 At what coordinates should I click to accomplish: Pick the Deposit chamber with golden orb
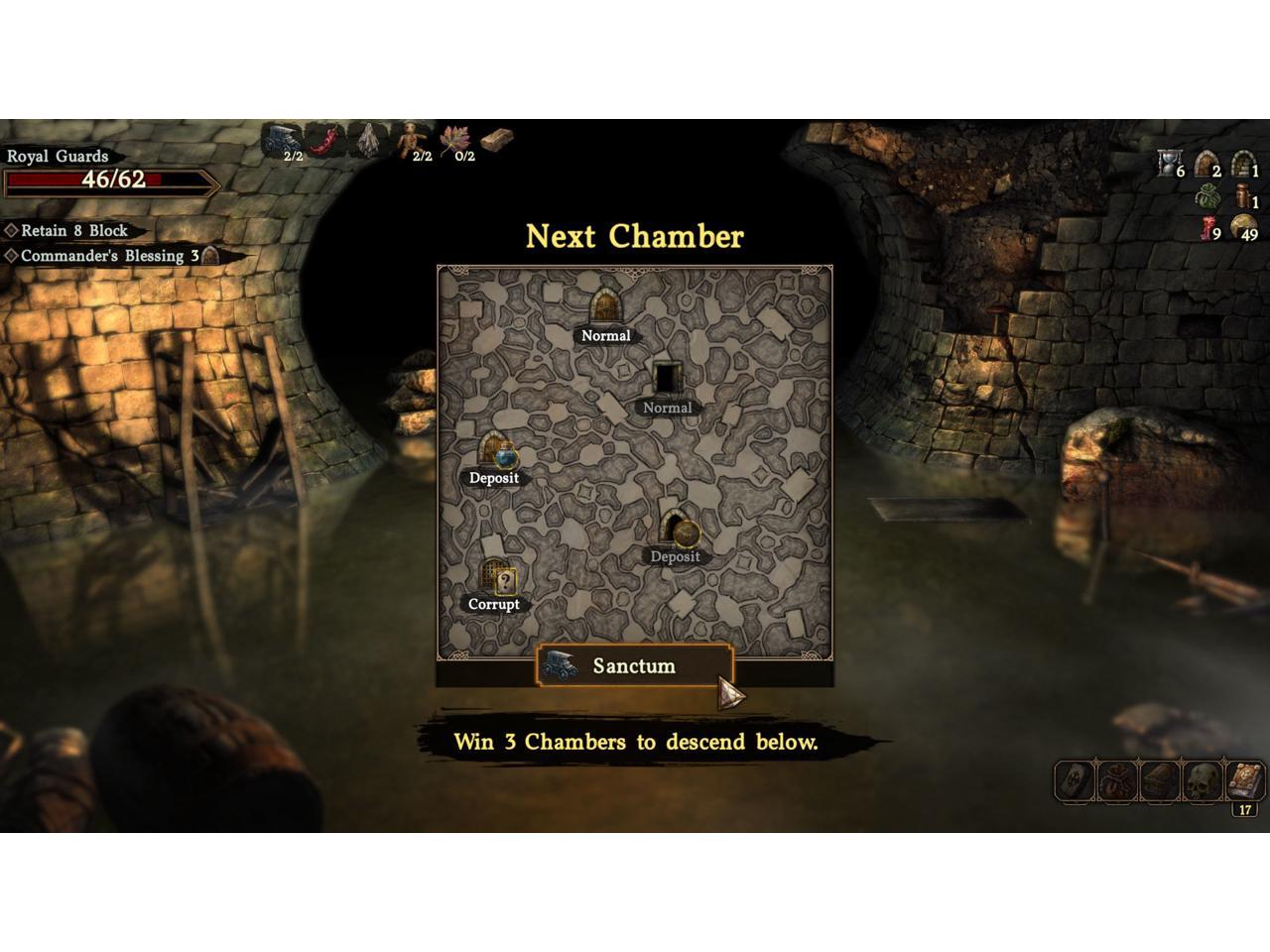[678, 529]
